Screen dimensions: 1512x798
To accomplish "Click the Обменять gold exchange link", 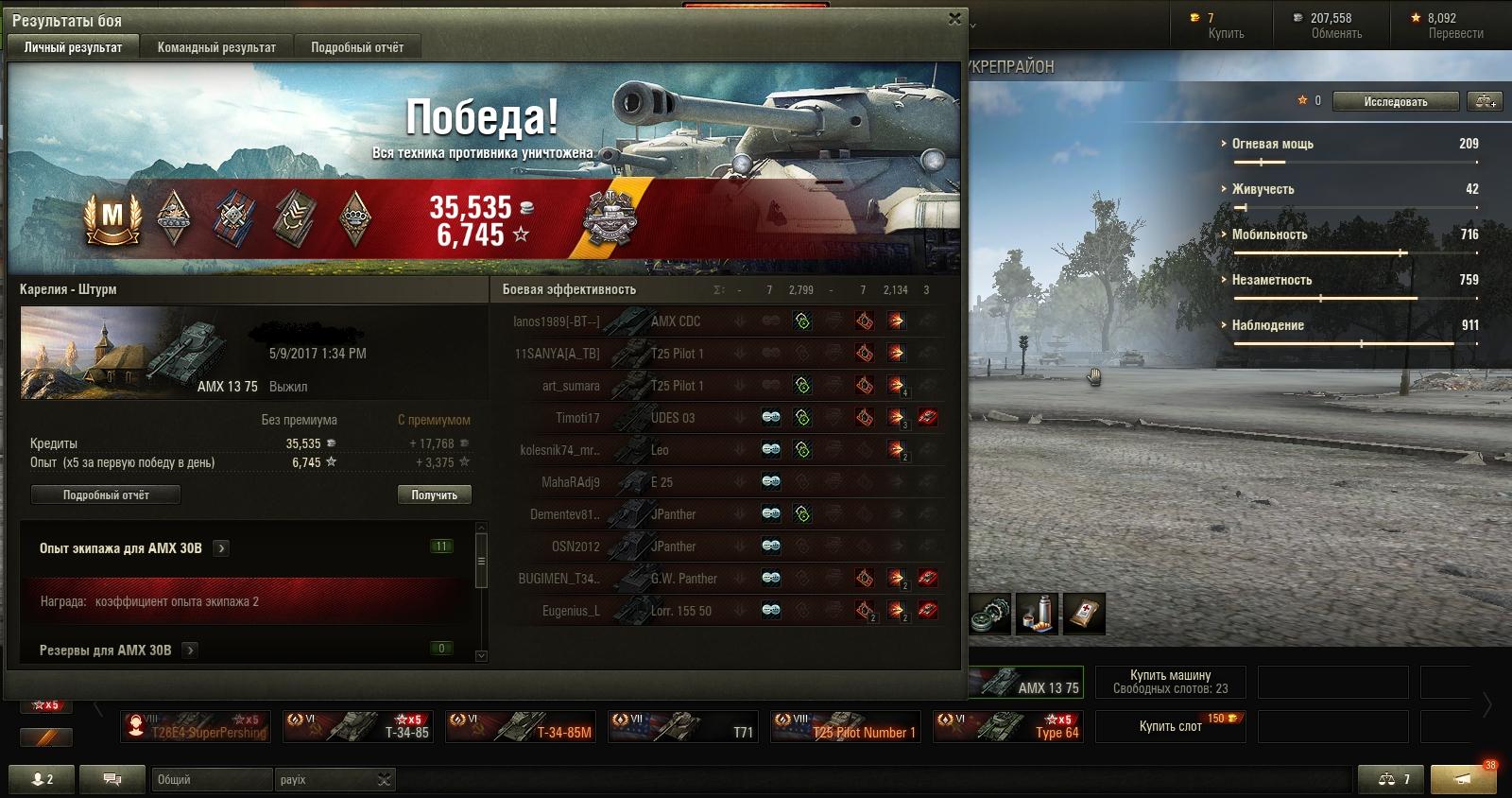I will point(1335,33).
